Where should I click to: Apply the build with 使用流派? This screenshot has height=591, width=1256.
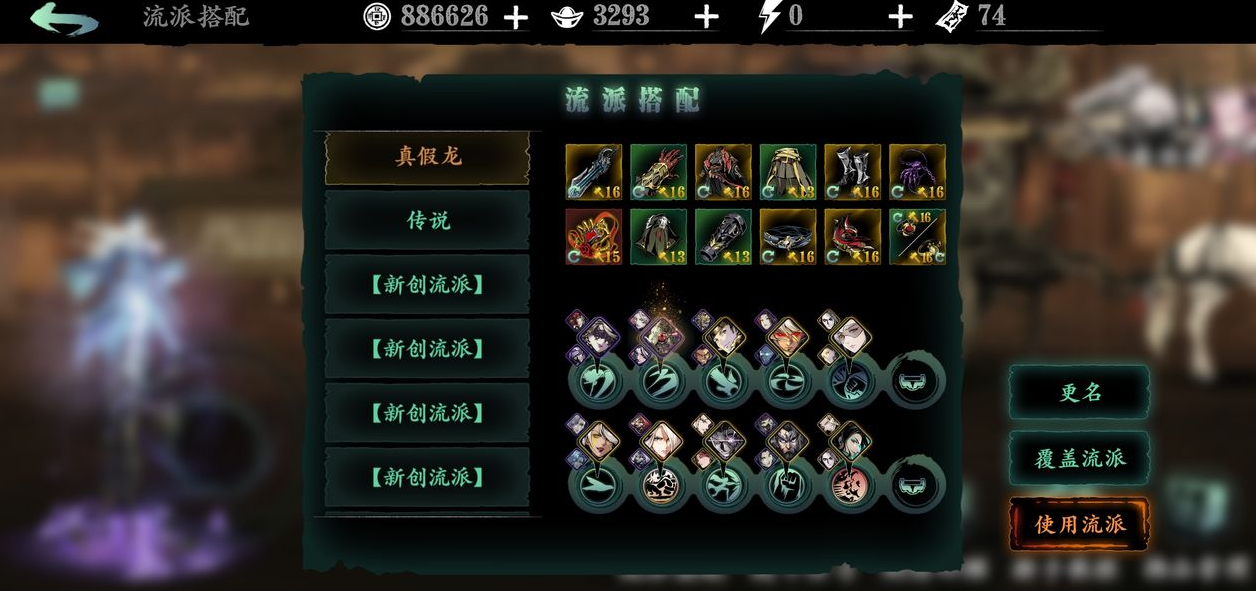(1079, 524)
